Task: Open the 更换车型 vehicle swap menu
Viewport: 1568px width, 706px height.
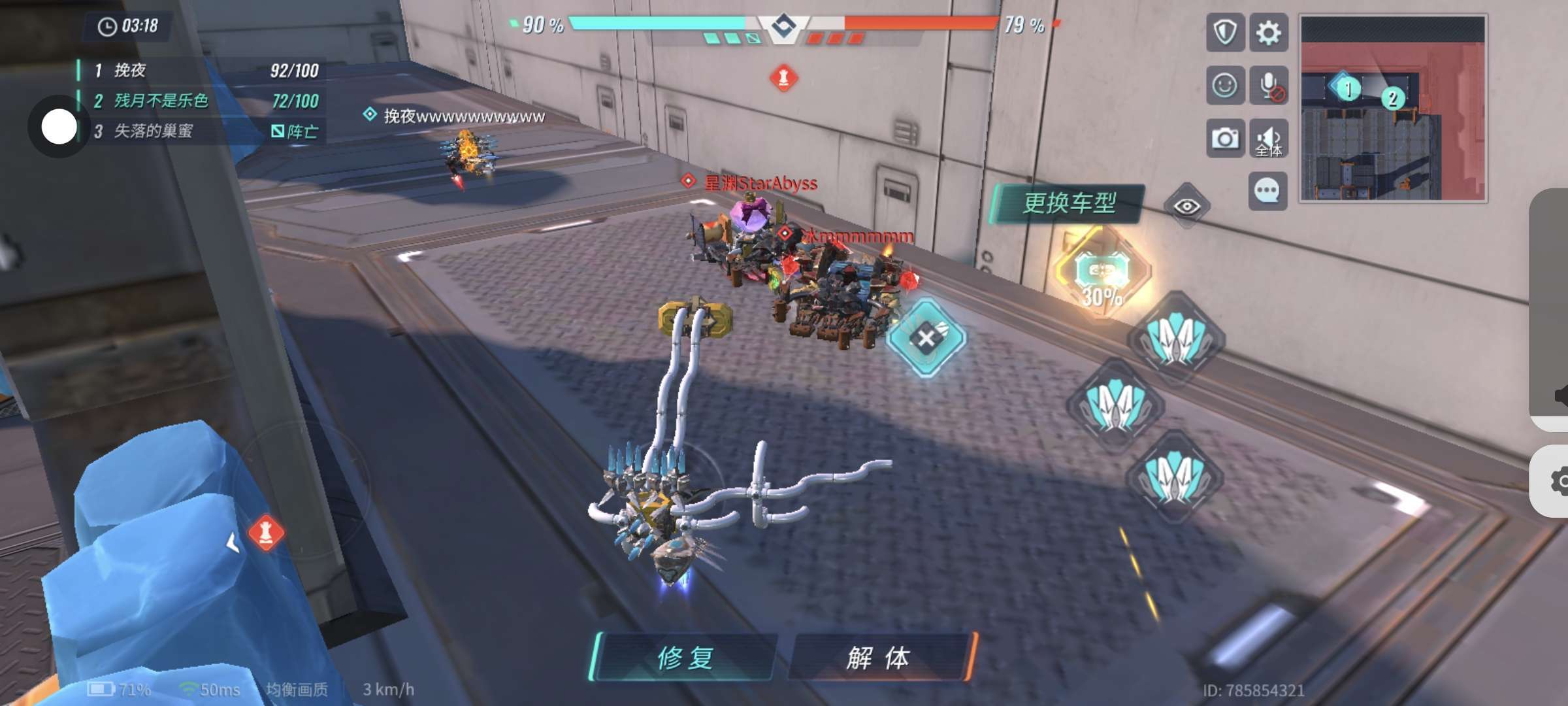Action: [x=1069, y=203]
